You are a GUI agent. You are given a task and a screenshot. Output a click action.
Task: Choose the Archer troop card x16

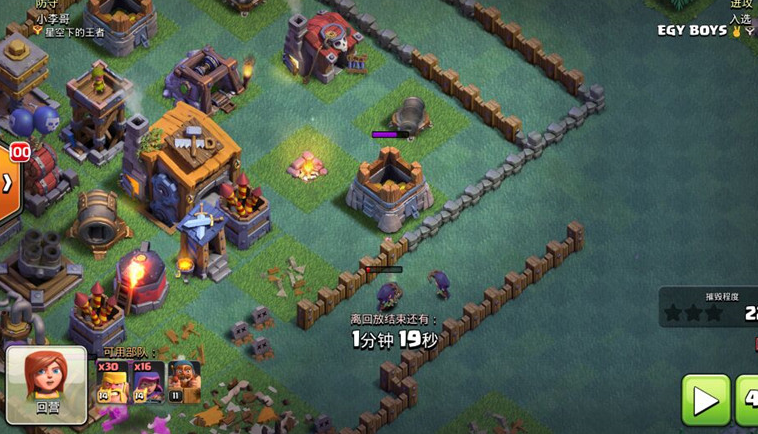coord(148,382)
